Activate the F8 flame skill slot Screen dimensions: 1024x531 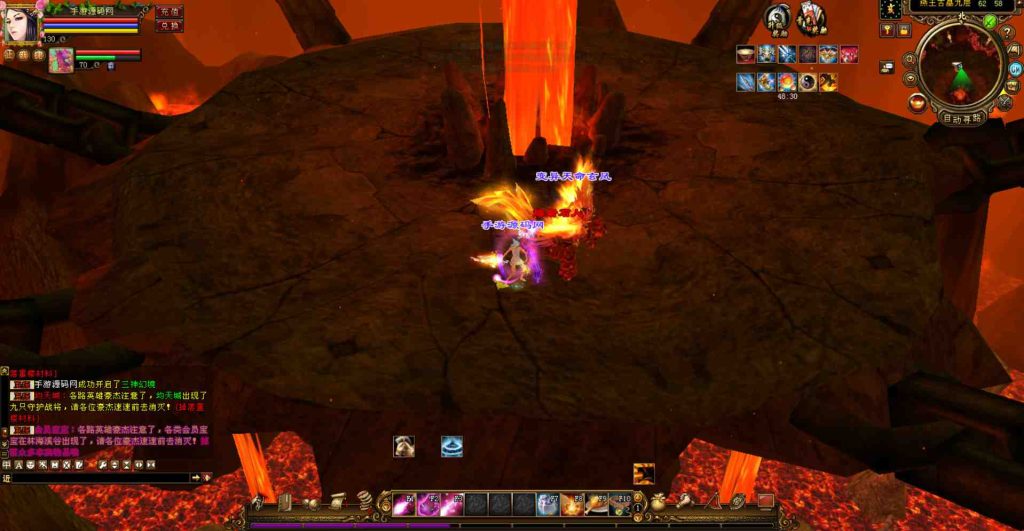[x=572, y=505]
